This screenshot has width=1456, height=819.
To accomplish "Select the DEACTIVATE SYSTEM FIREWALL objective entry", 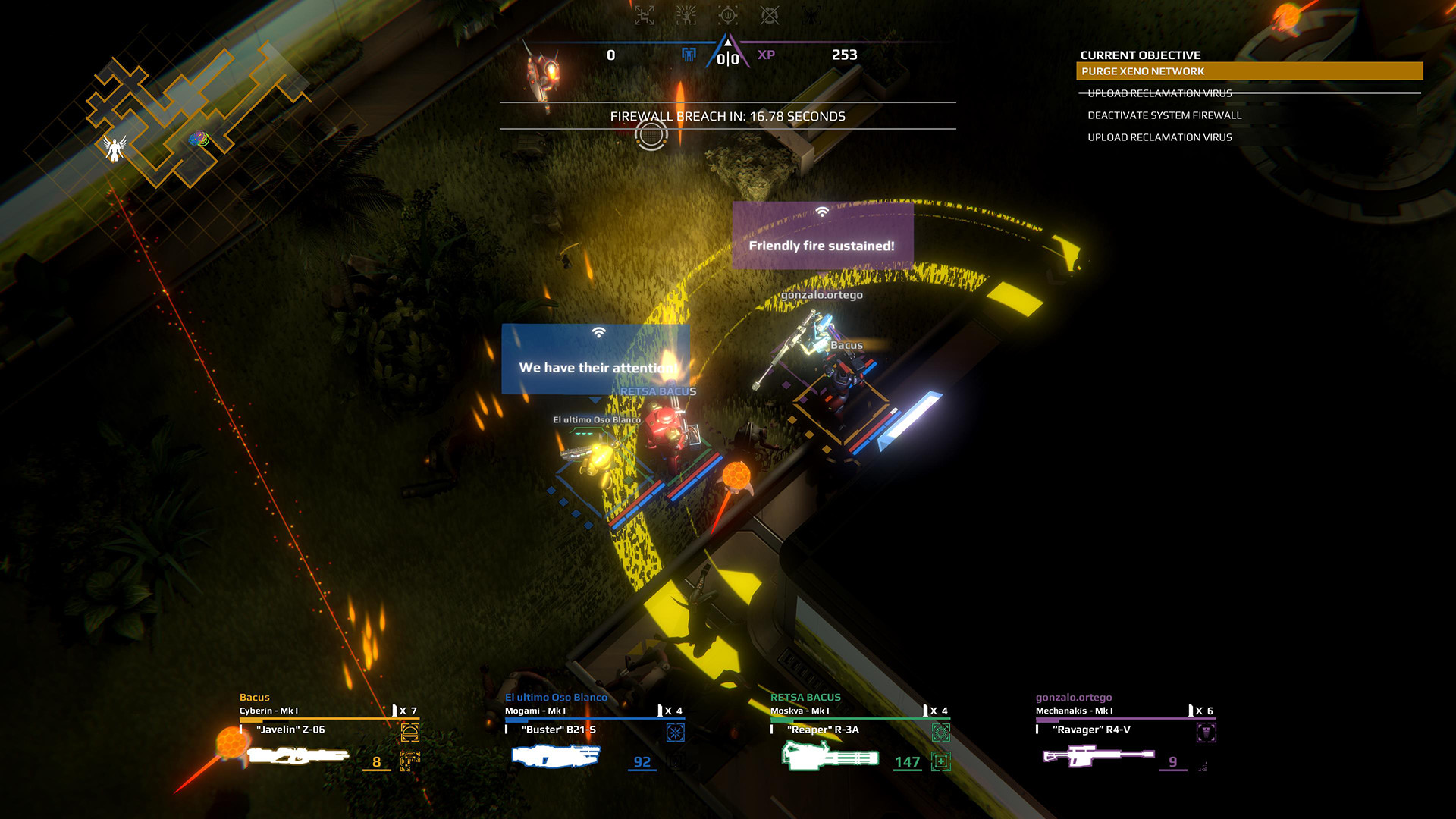I will 1165,115.
